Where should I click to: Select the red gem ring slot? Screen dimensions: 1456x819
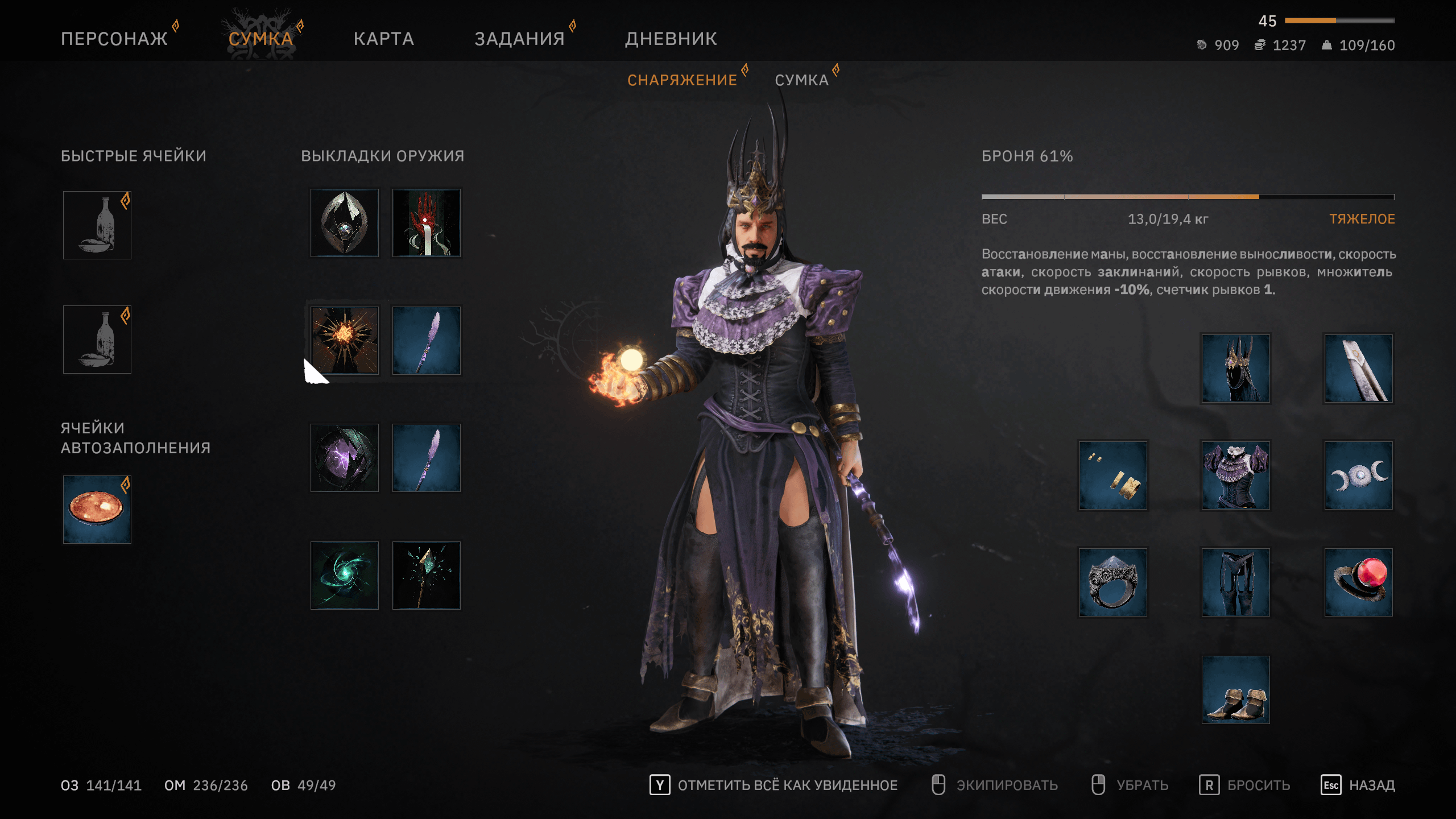pyautogui.click(x=1358, y=582)
